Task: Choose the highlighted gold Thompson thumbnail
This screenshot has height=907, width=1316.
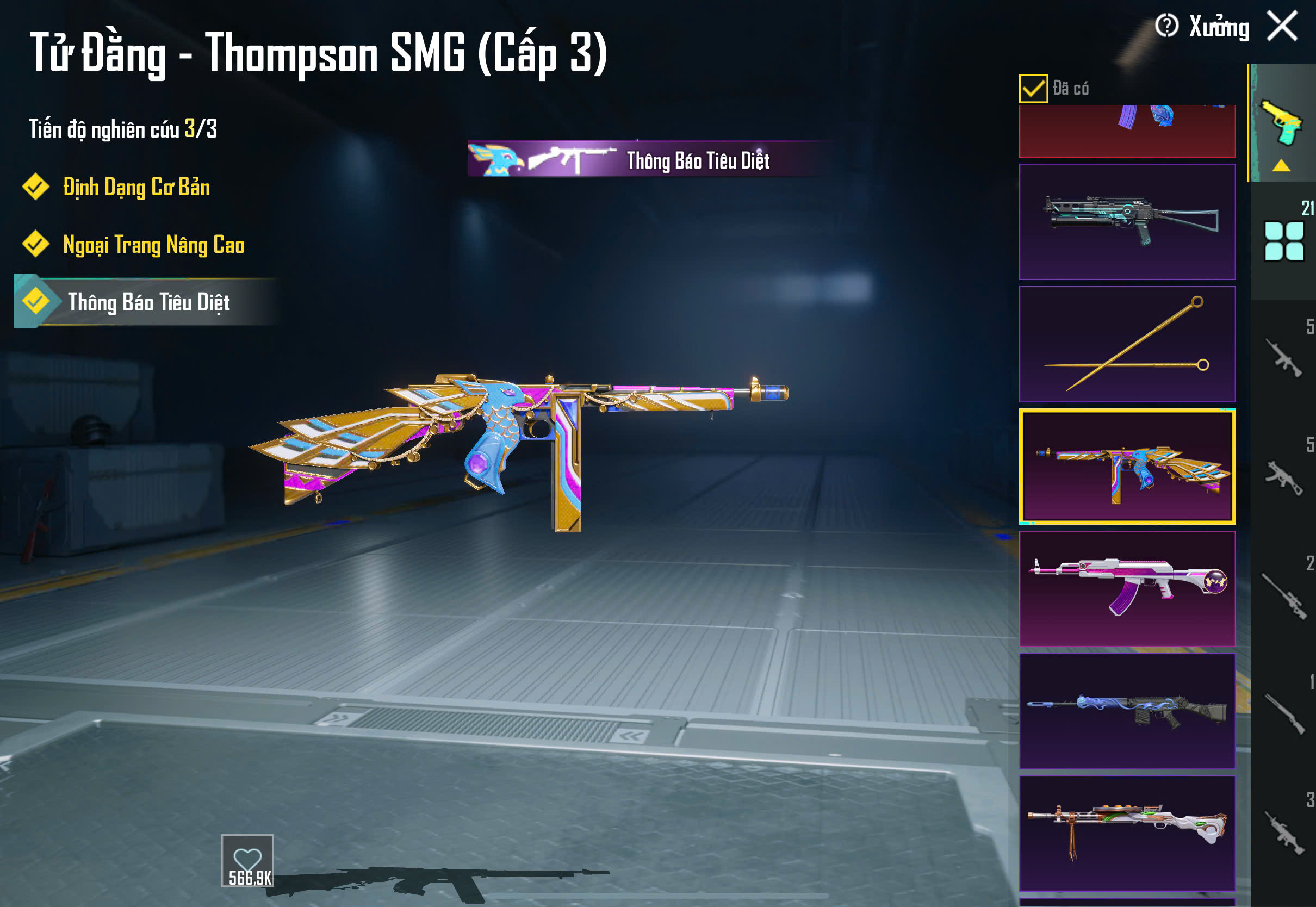Action: (x=1127, y=466)
